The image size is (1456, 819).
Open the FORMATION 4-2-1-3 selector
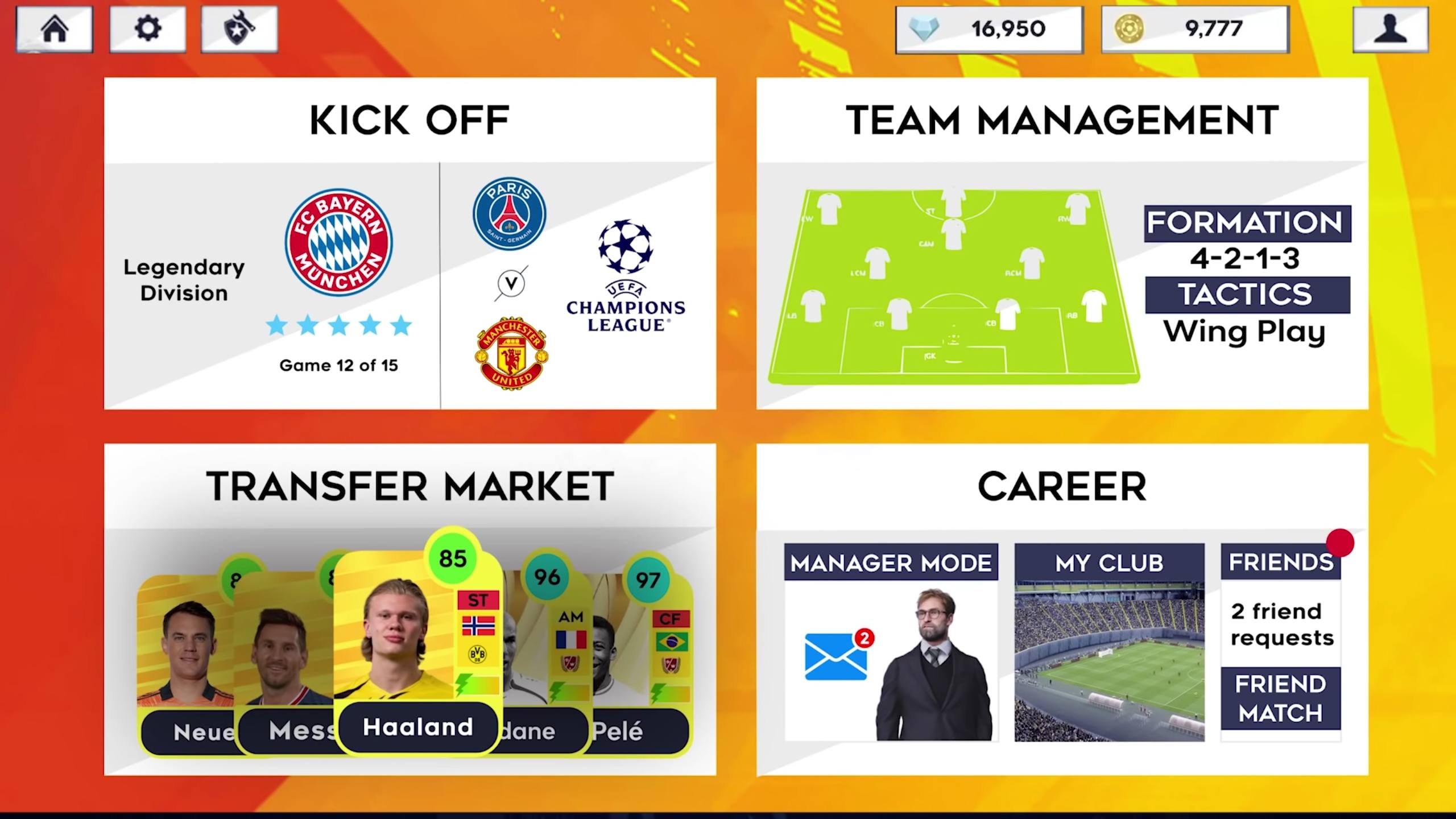coord(1247,239)
